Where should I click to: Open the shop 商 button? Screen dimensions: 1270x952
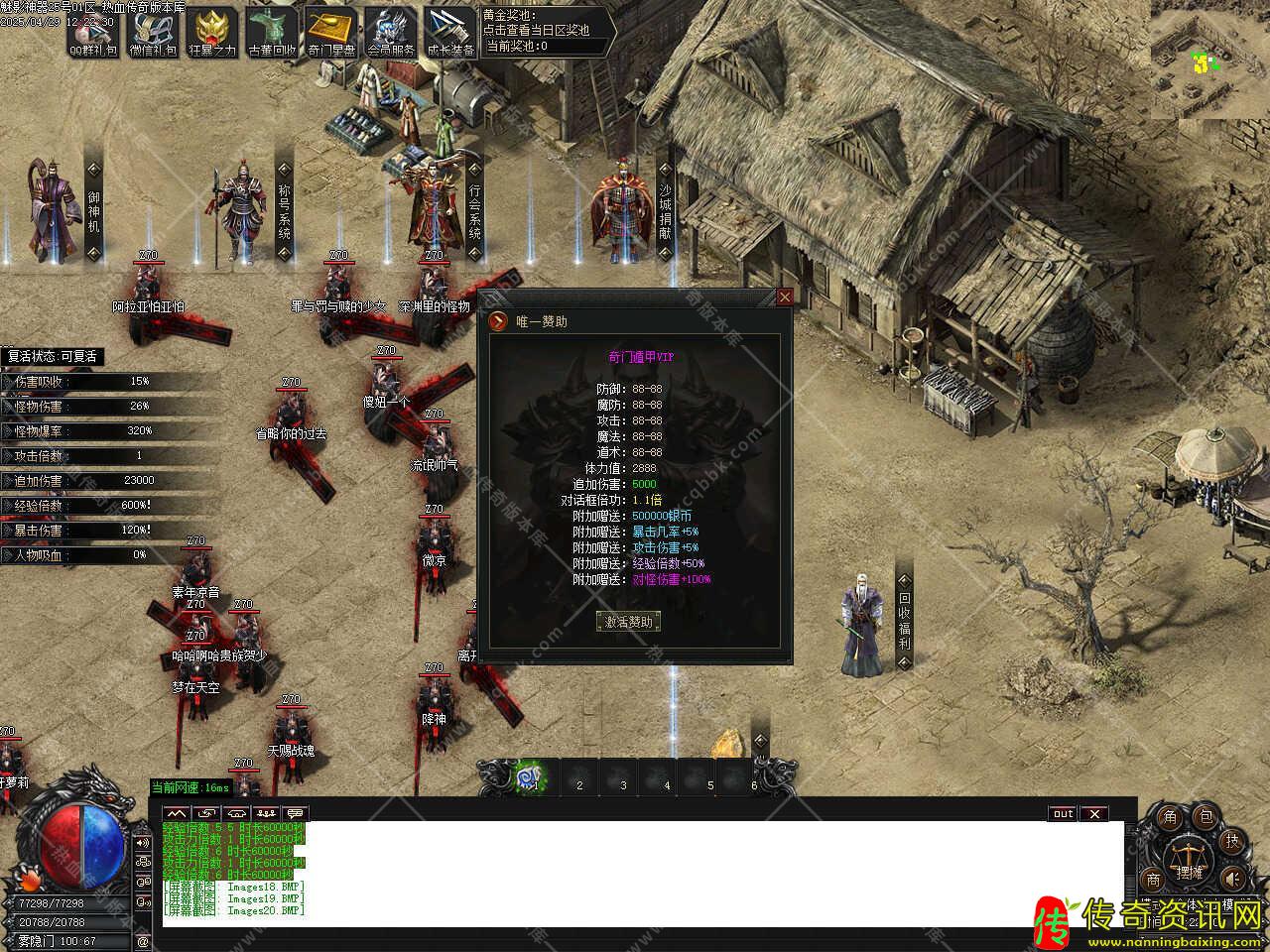(1153, 879)
